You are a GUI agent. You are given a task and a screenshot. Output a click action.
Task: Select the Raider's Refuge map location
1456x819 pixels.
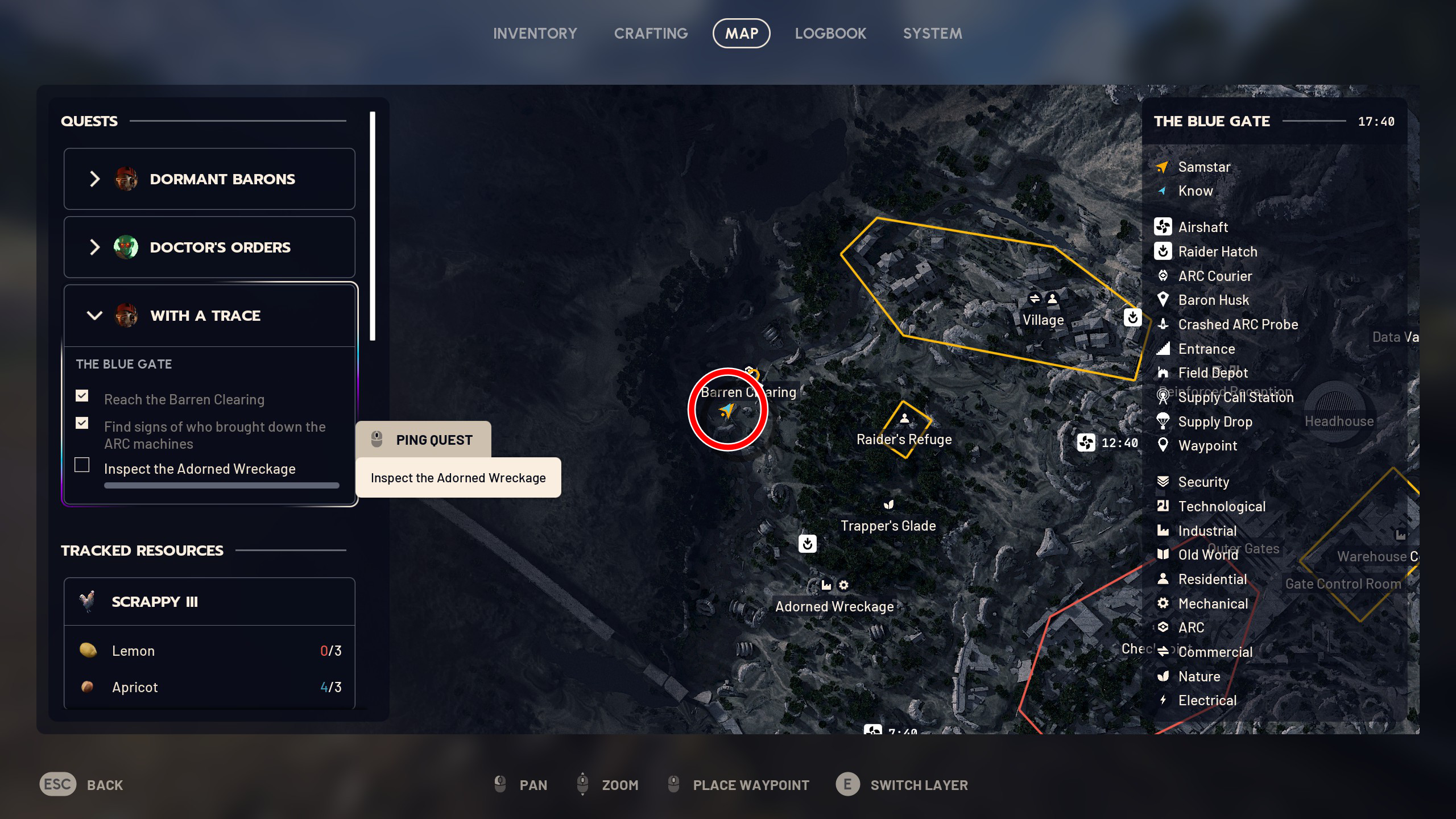click(x=904, y=439)
